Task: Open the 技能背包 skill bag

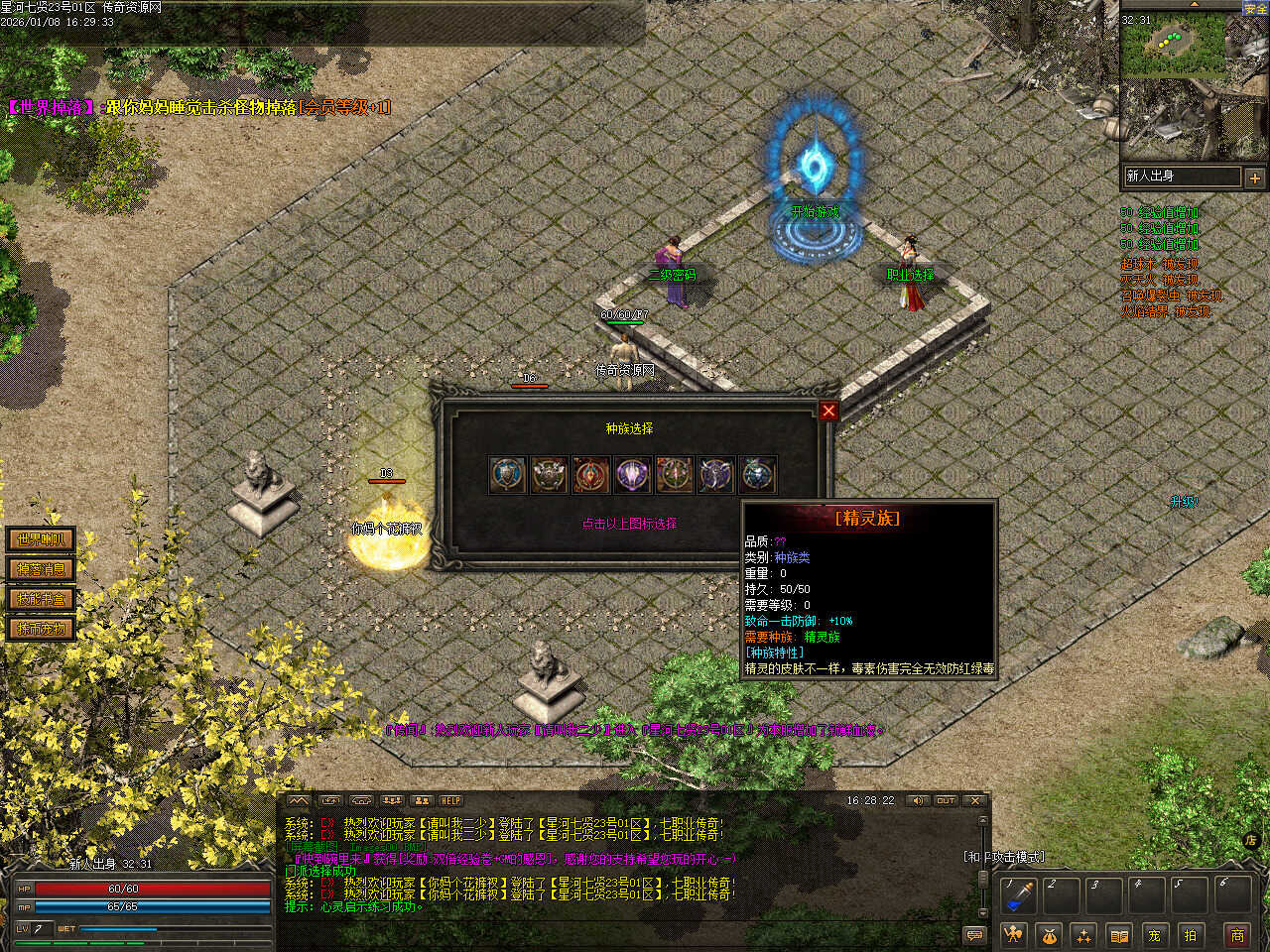Action: [x=41, y=599]
